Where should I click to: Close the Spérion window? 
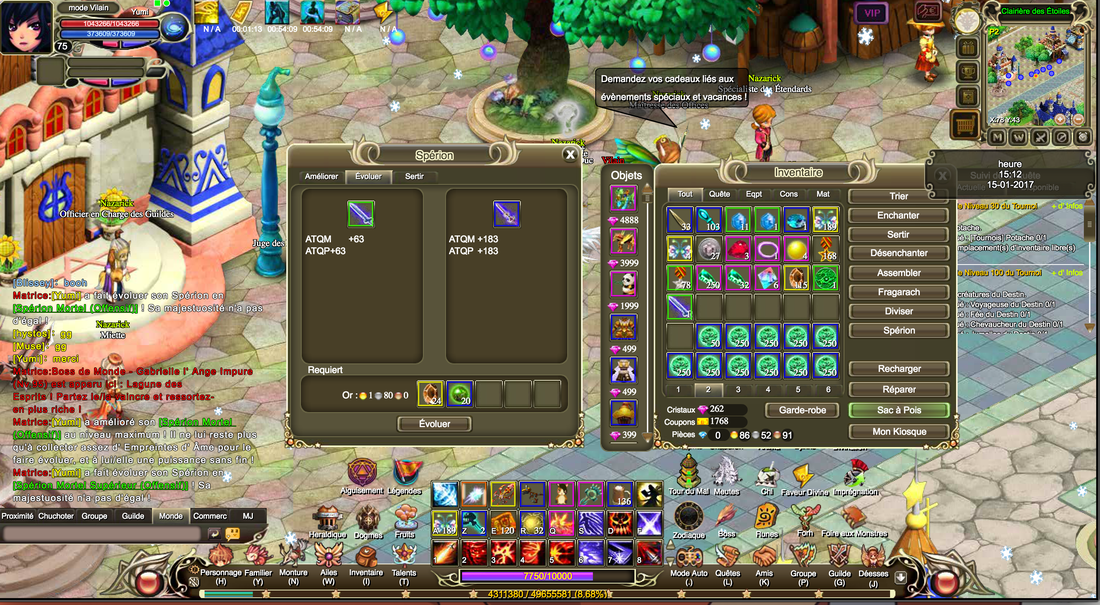[x=570, y=155]
